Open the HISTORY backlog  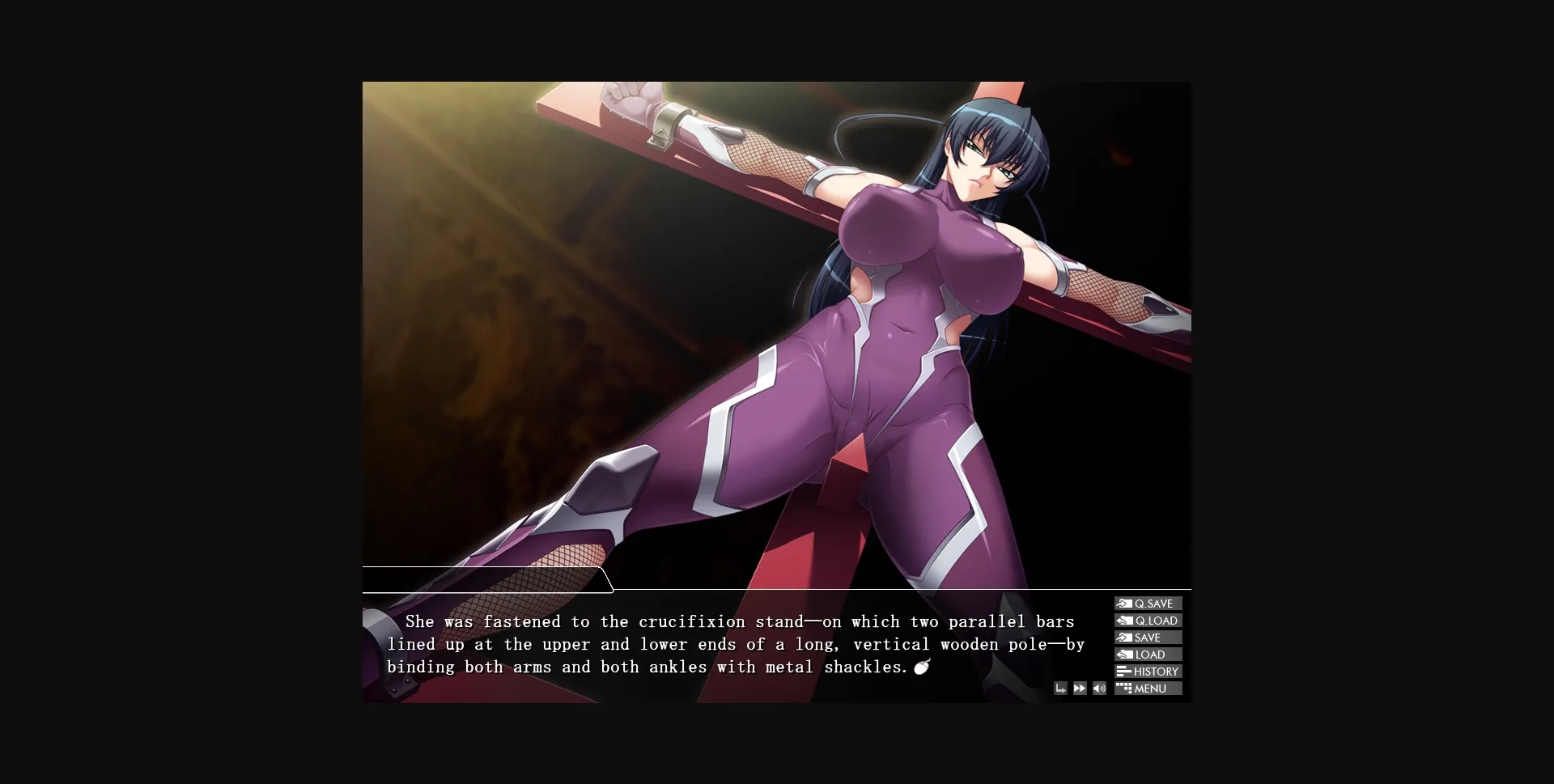[x=1148, y=672]
